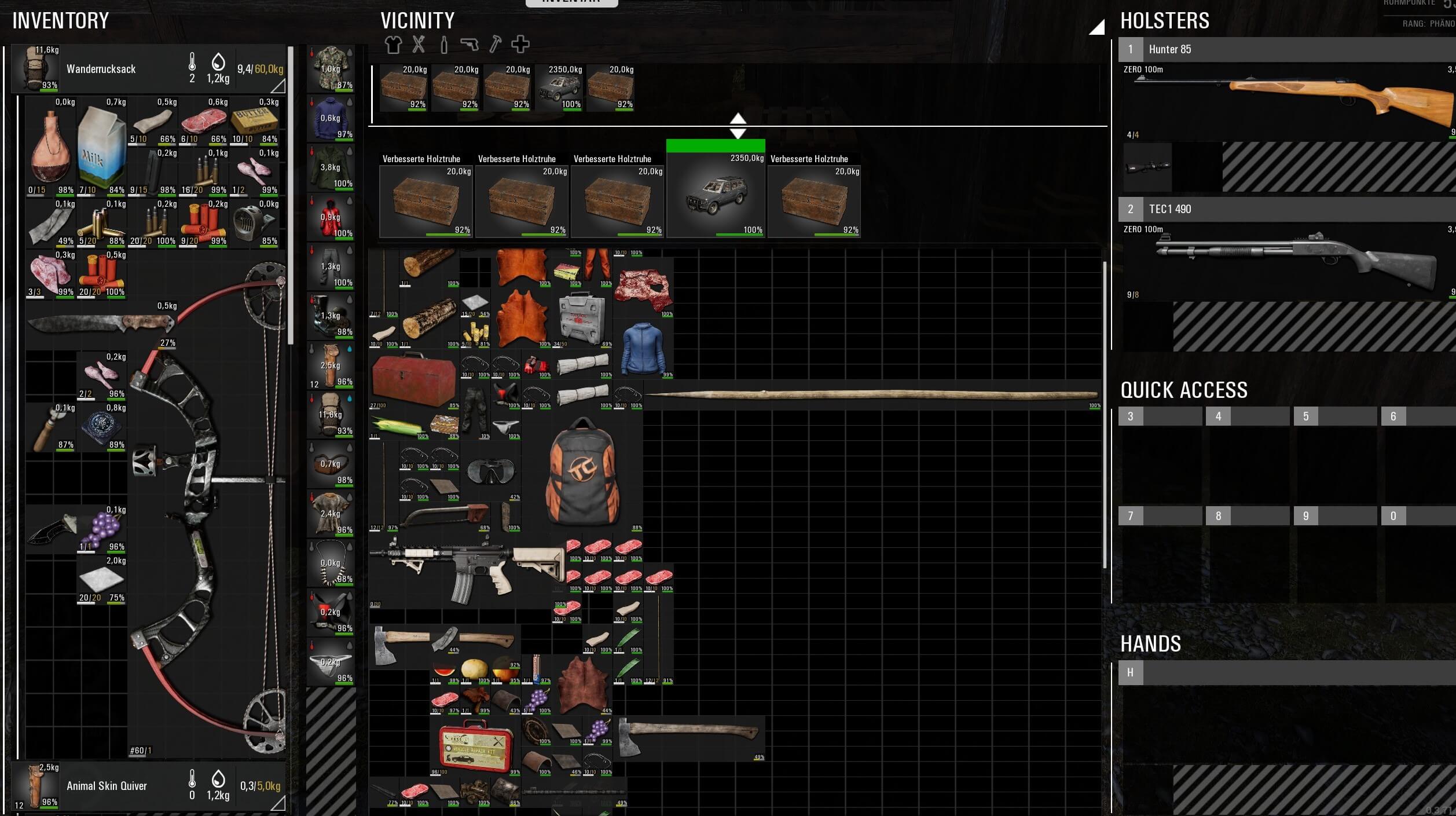This screenshot has height=816, width=1456.
Task: Select the butter item in the backpack
Action: pyautogui.click(x=254, y=121)
